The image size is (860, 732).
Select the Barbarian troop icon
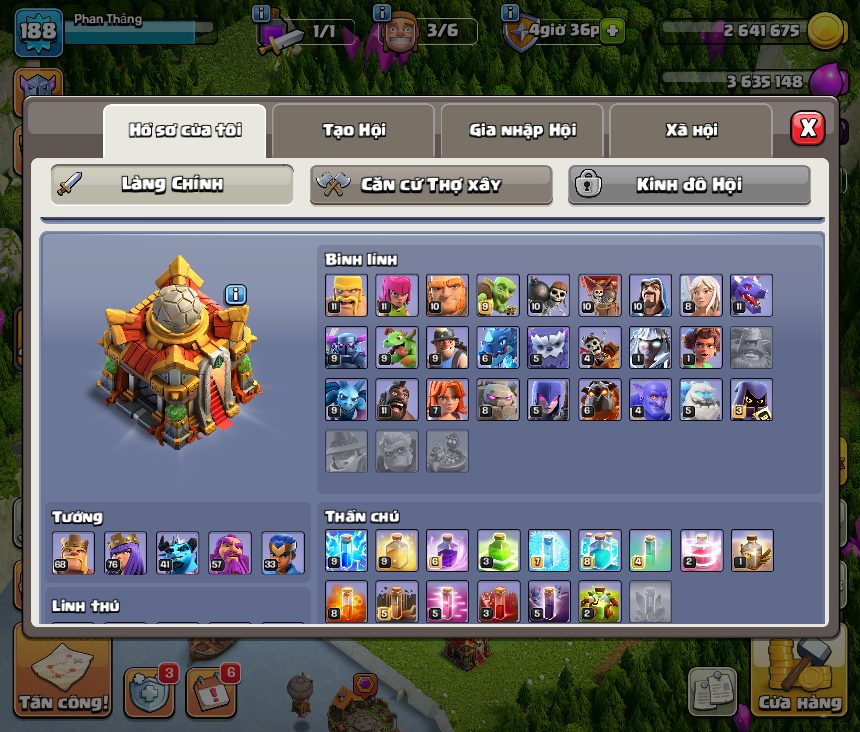(x=346, y=295)
